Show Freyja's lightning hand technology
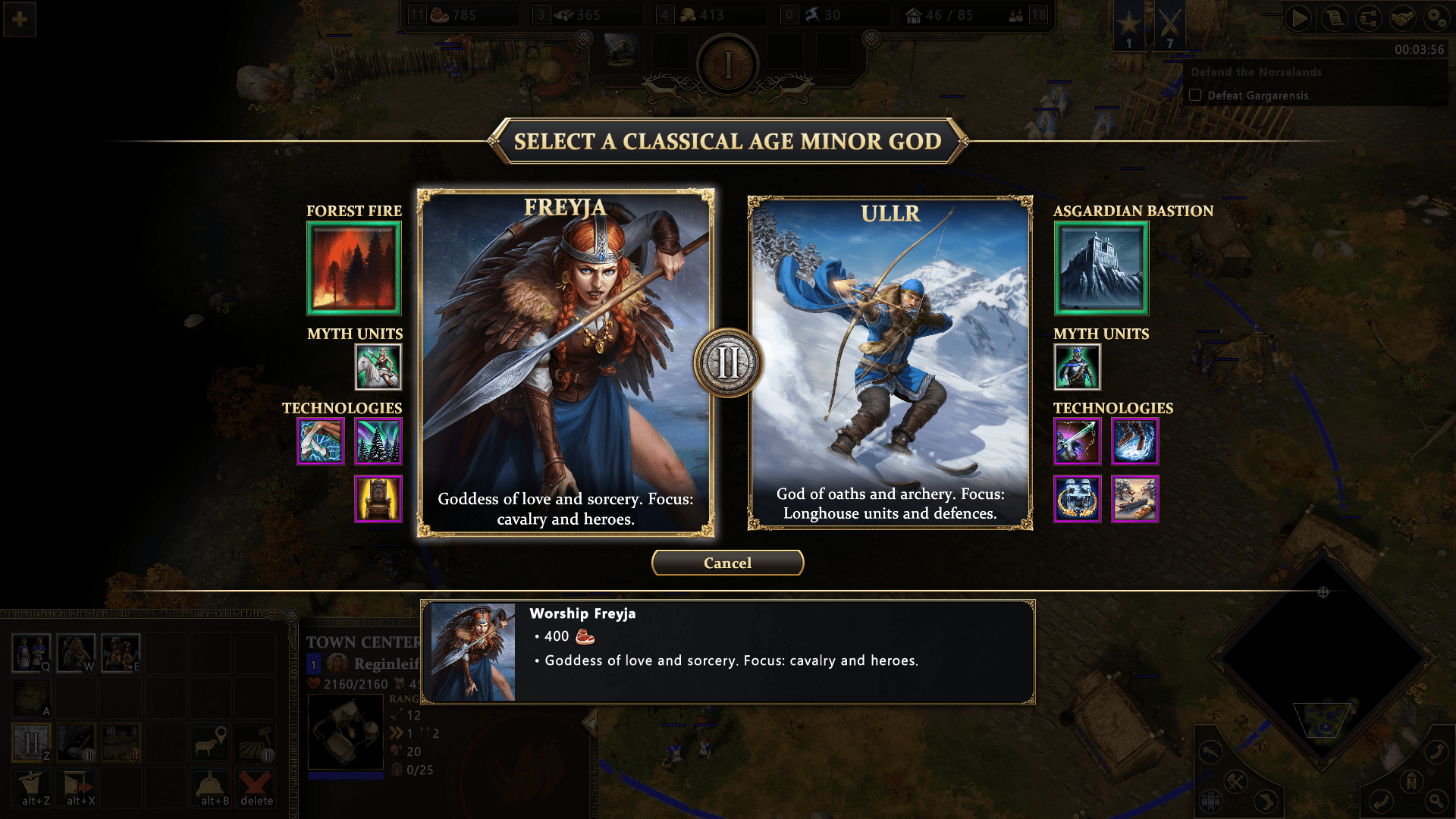 click(320, 441)
